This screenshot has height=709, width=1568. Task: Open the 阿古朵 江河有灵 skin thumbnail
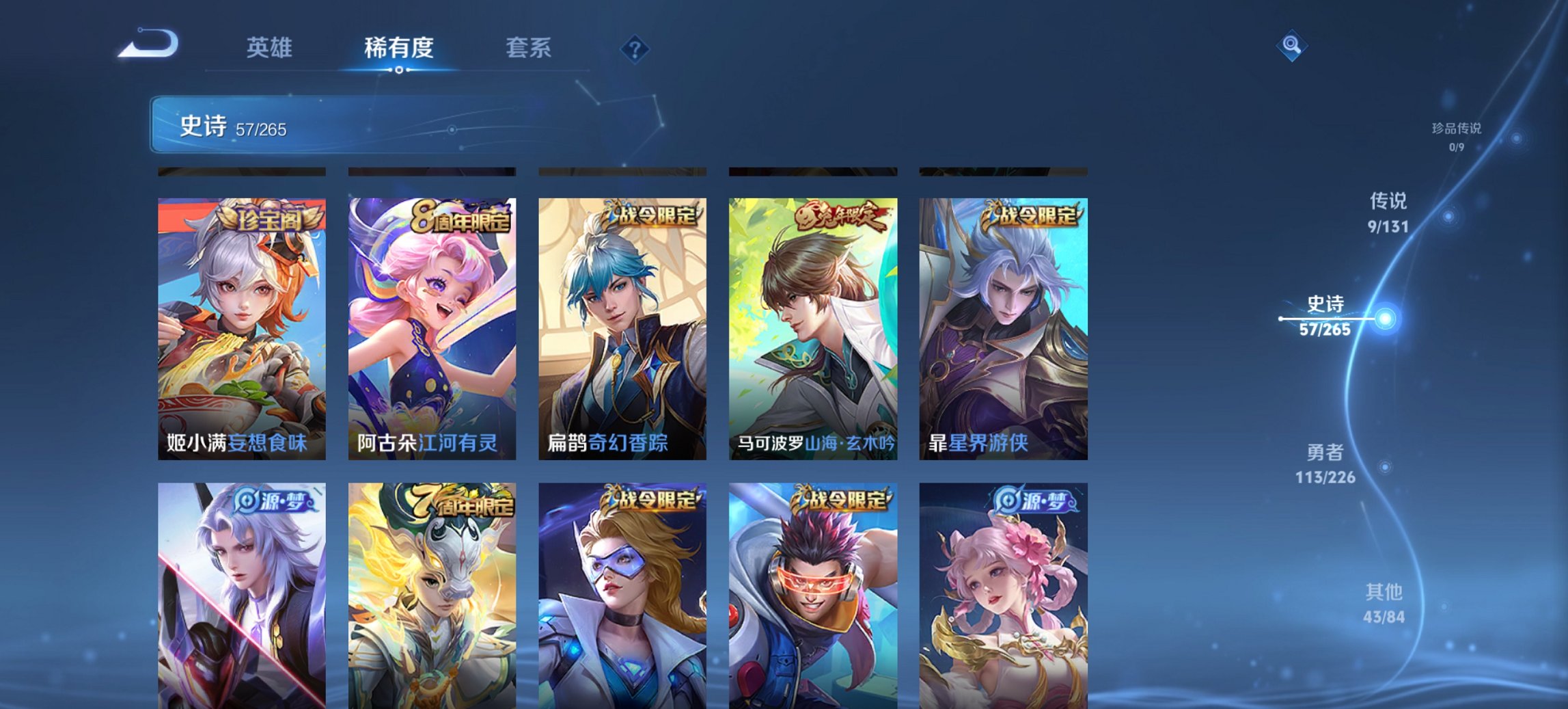click(x=430, y=328)
